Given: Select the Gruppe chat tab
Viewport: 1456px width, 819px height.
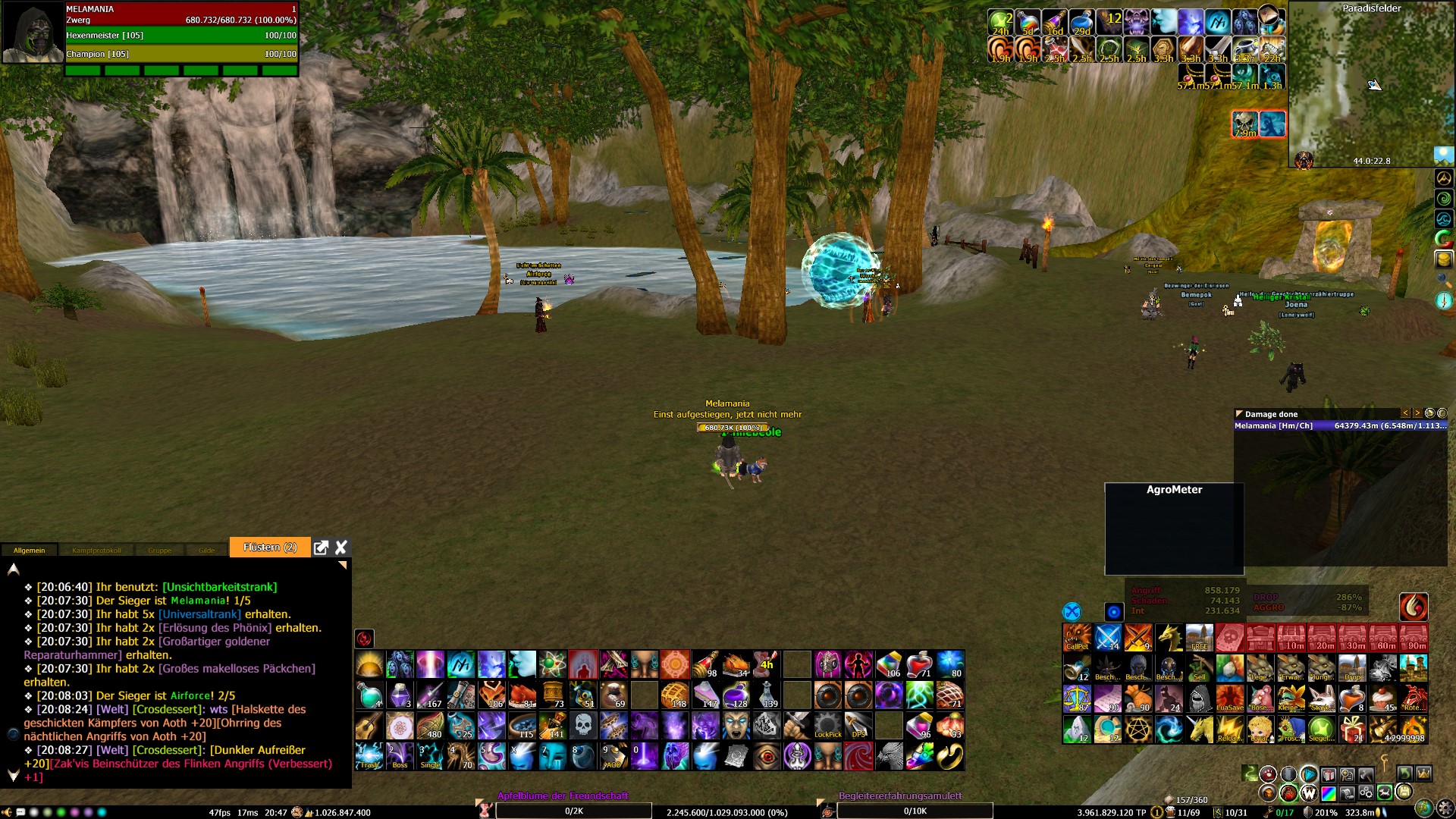Looking at the screenshot, I should (159, 551).
